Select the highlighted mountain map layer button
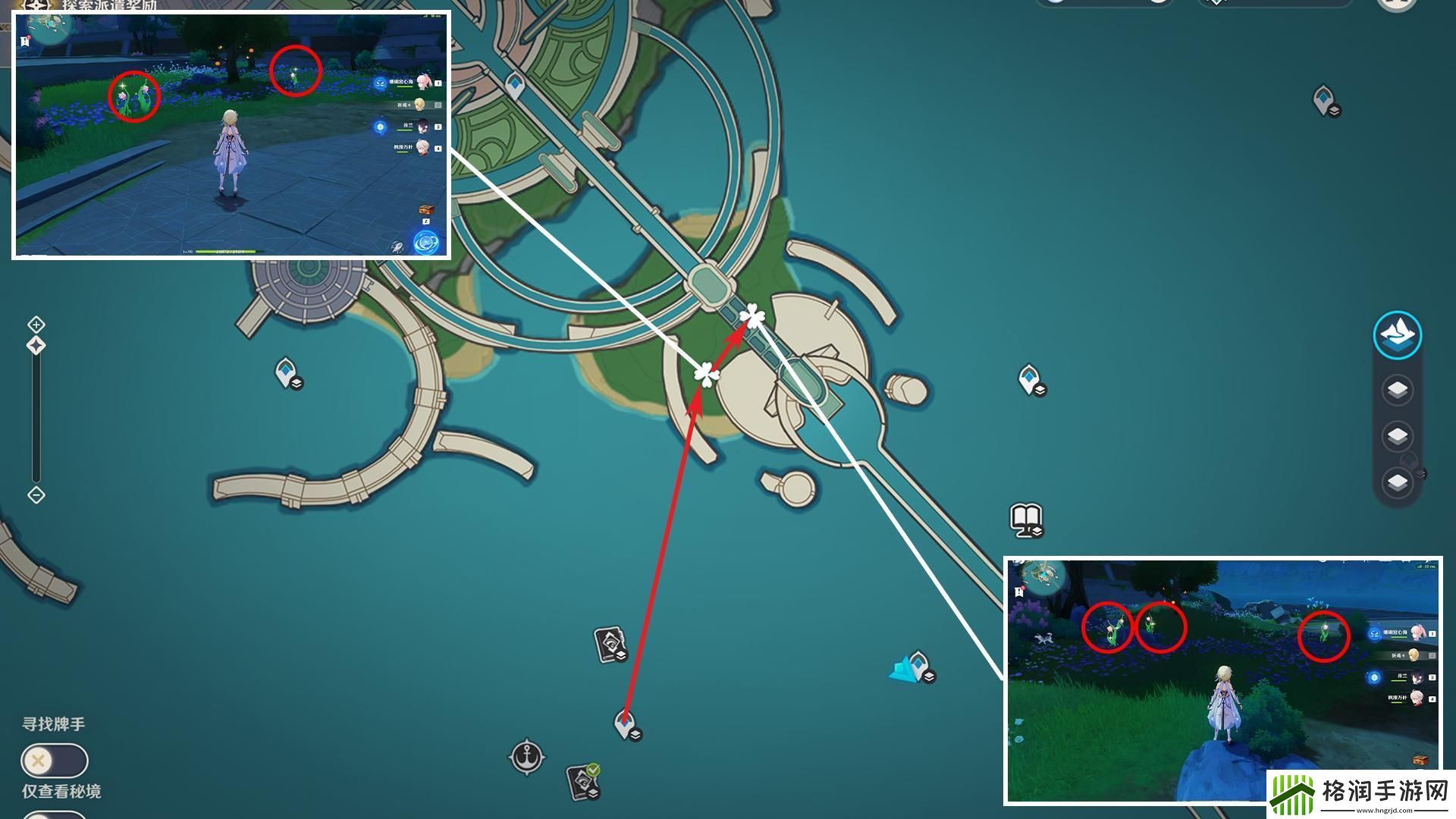This screenshot has width=1456, height=819. [1397, 334]
